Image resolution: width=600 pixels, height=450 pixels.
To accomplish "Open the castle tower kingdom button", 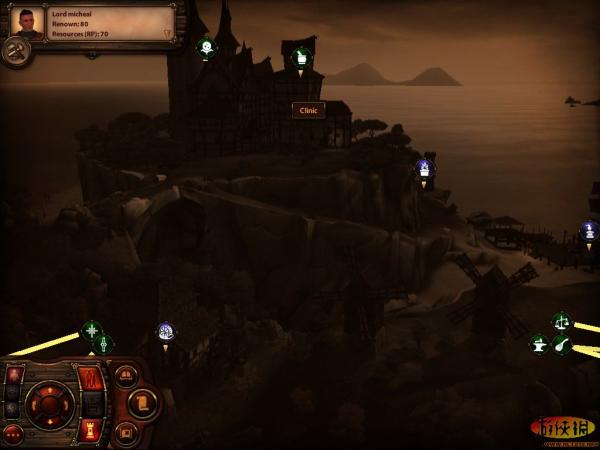I will (92, 430).
